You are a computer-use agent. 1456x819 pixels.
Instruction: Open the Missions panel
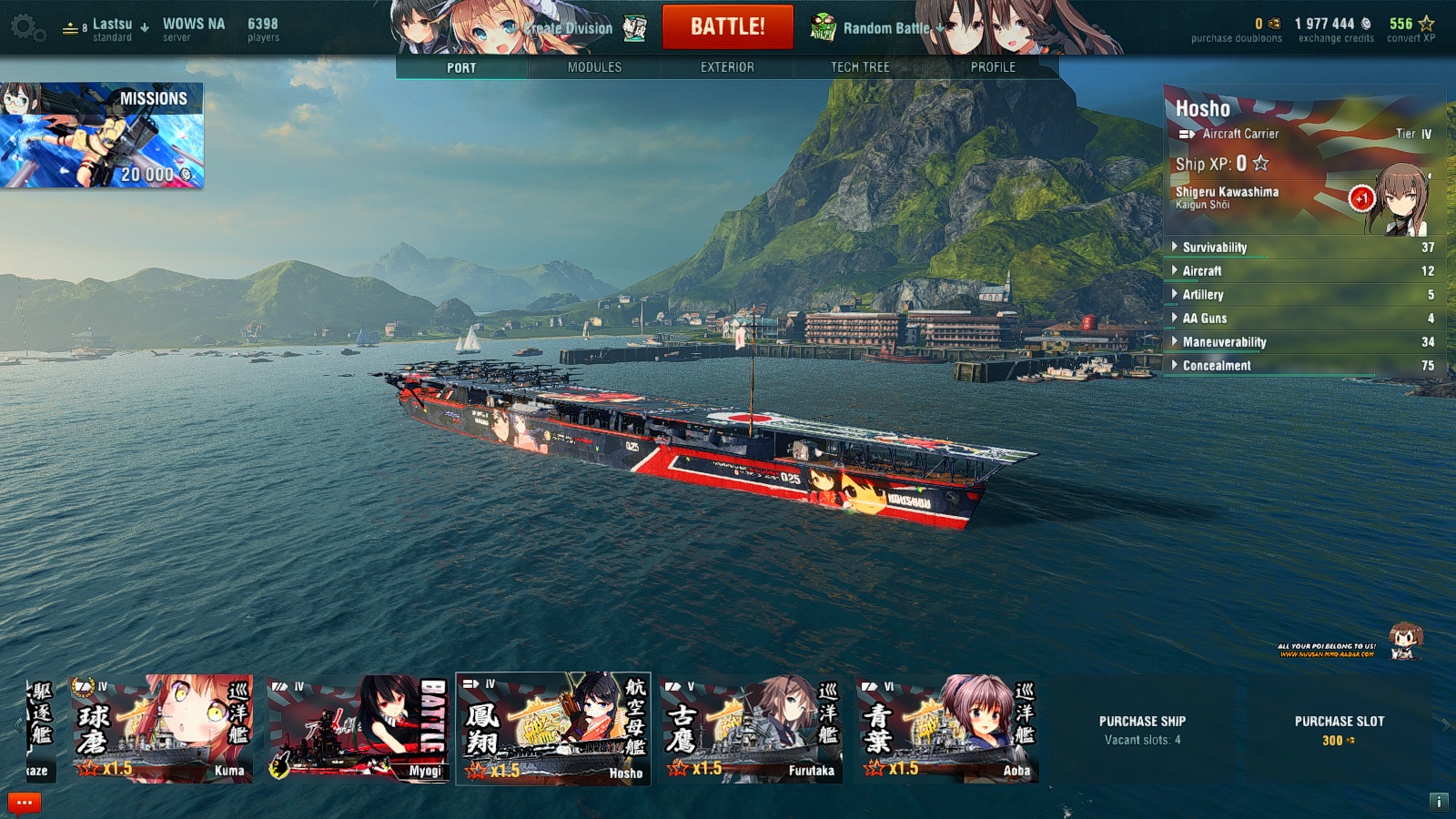pos(102,135)
